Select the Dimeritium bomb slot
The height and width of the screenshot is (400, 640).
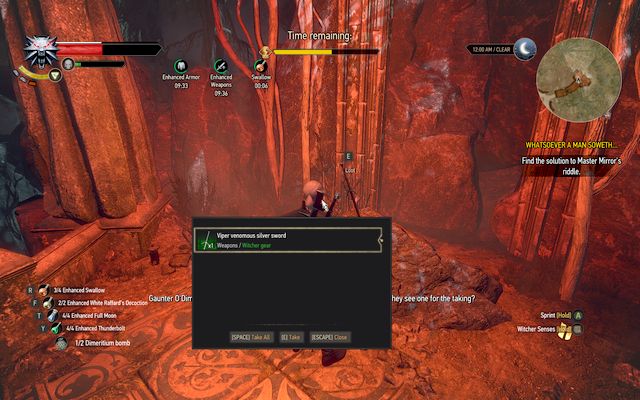coord(61,342)
